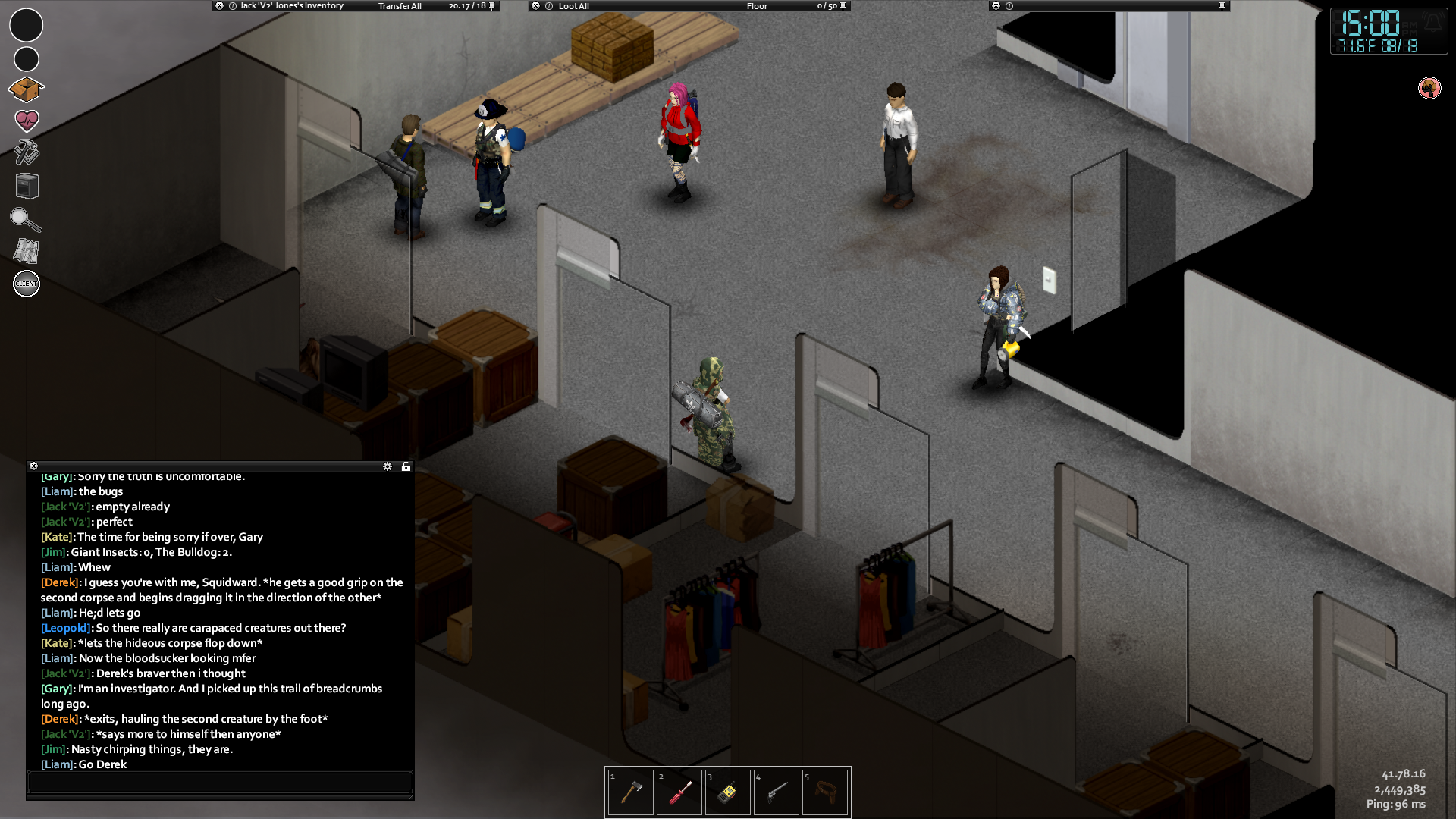Focus the chat text entry box

pos(220,782)
